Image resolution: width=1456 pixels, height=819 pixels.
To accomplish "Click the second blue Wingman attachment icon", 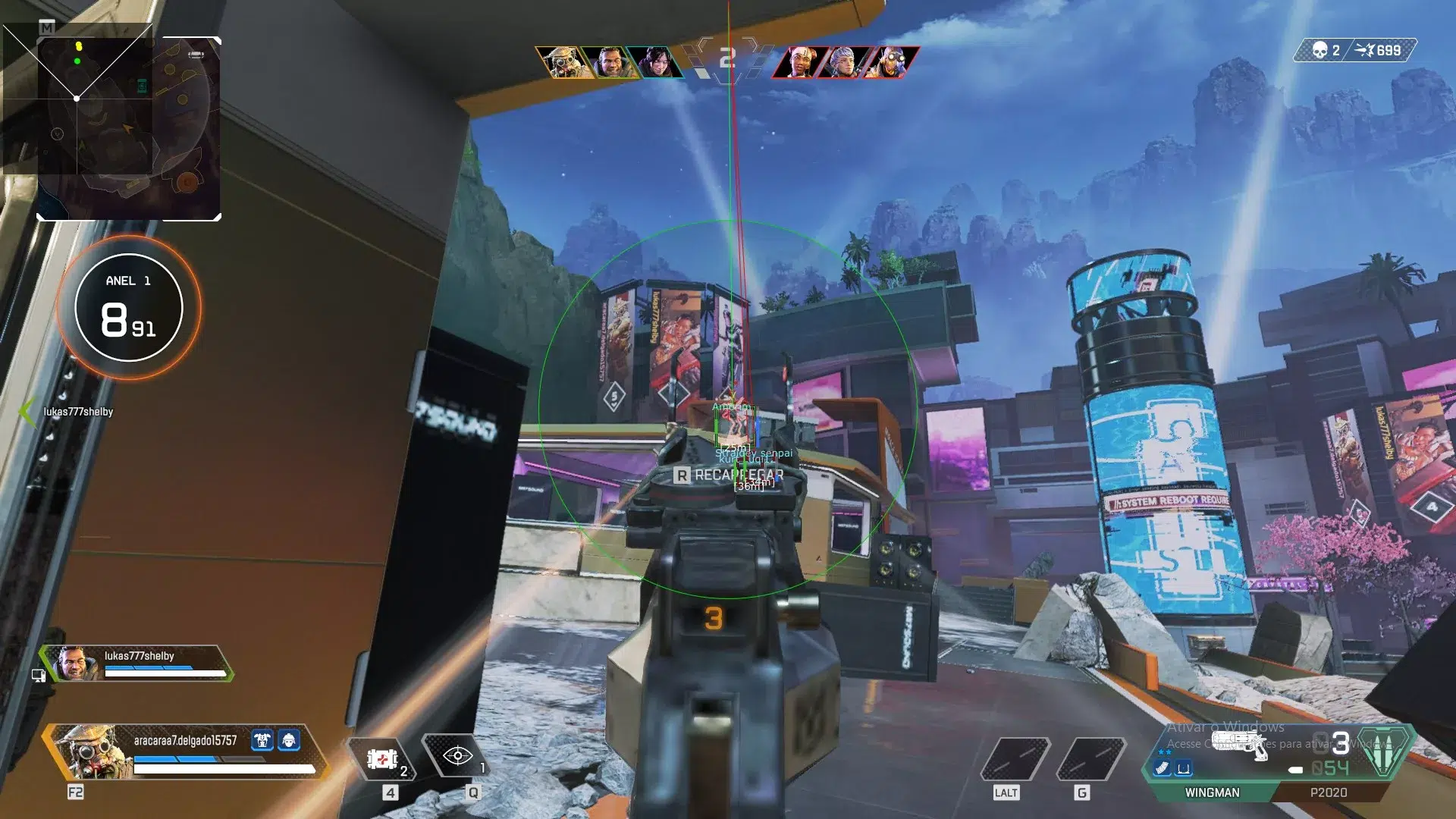I will [1183, 768].
